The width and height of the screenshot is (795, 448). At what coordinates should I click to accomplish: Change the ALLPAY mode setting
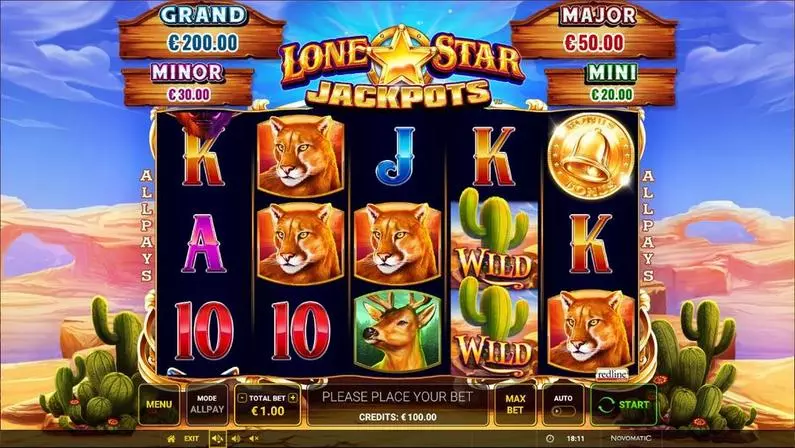click(x=206, y=404)
